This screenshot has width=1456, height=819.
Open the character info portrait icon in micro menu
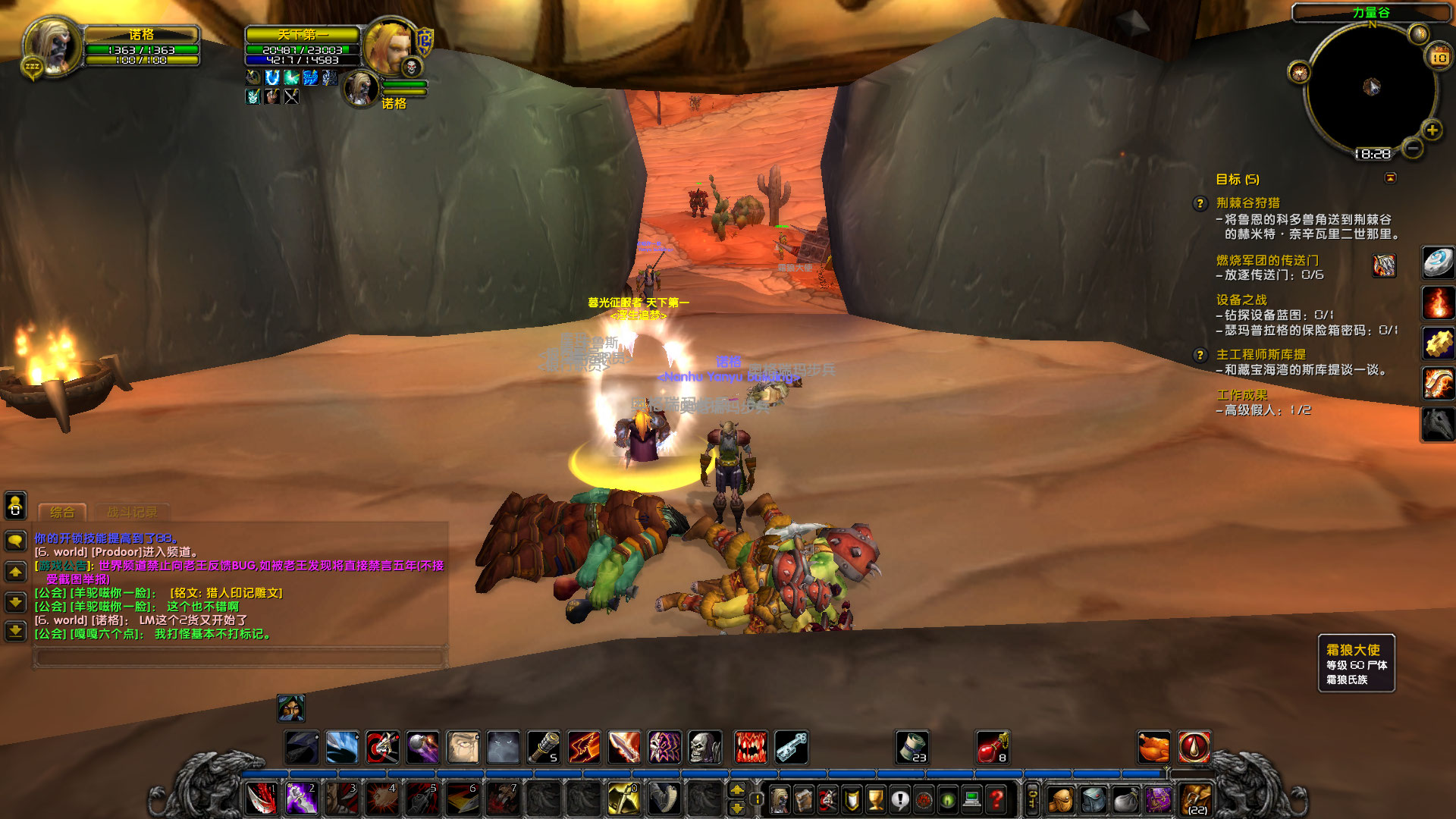(780, 800)
